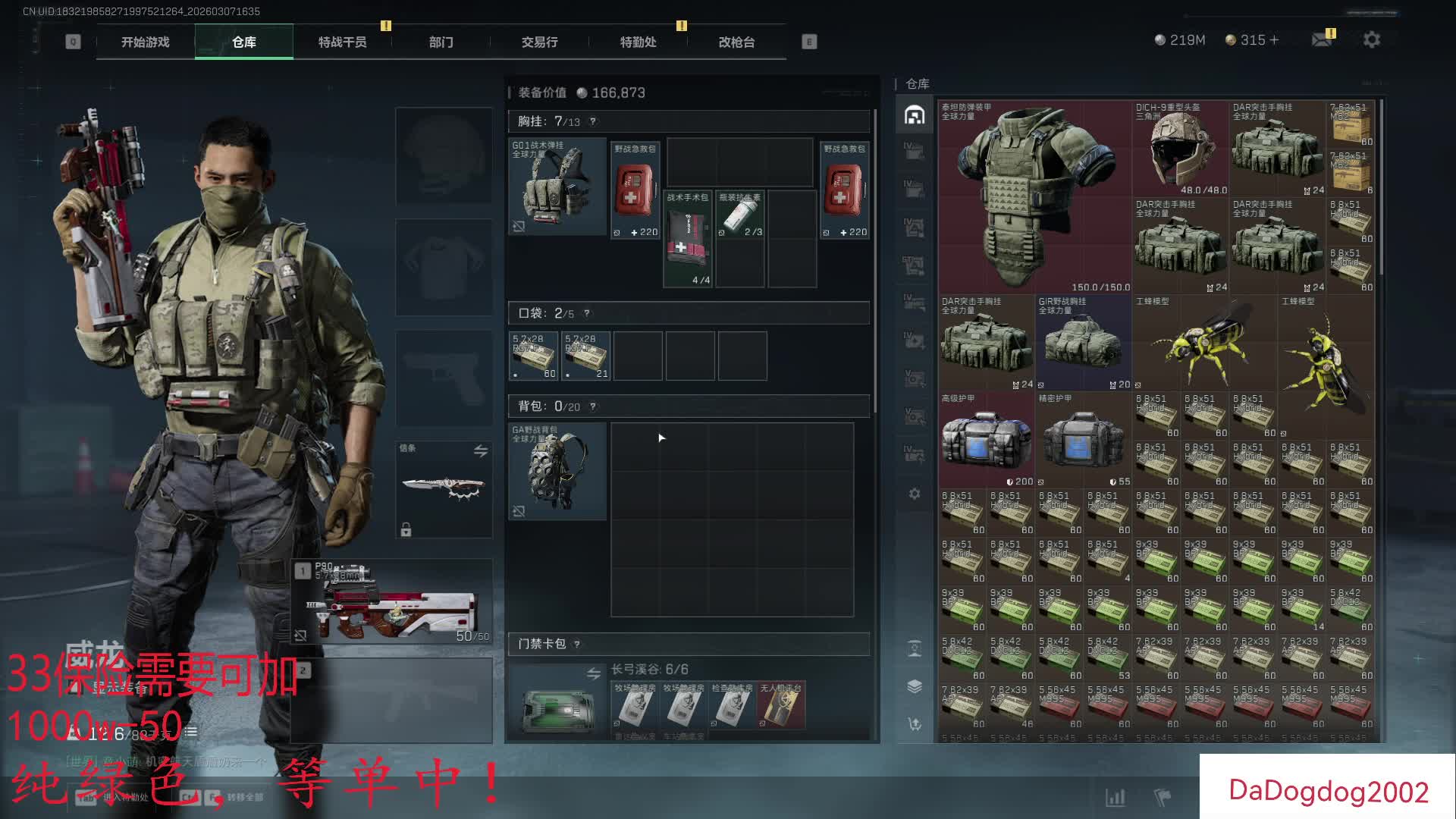This screenshot has height=819, width=1456.
Task: Pick the blue 高级护甲 armor repair kit
Action: tap(986, 440)
